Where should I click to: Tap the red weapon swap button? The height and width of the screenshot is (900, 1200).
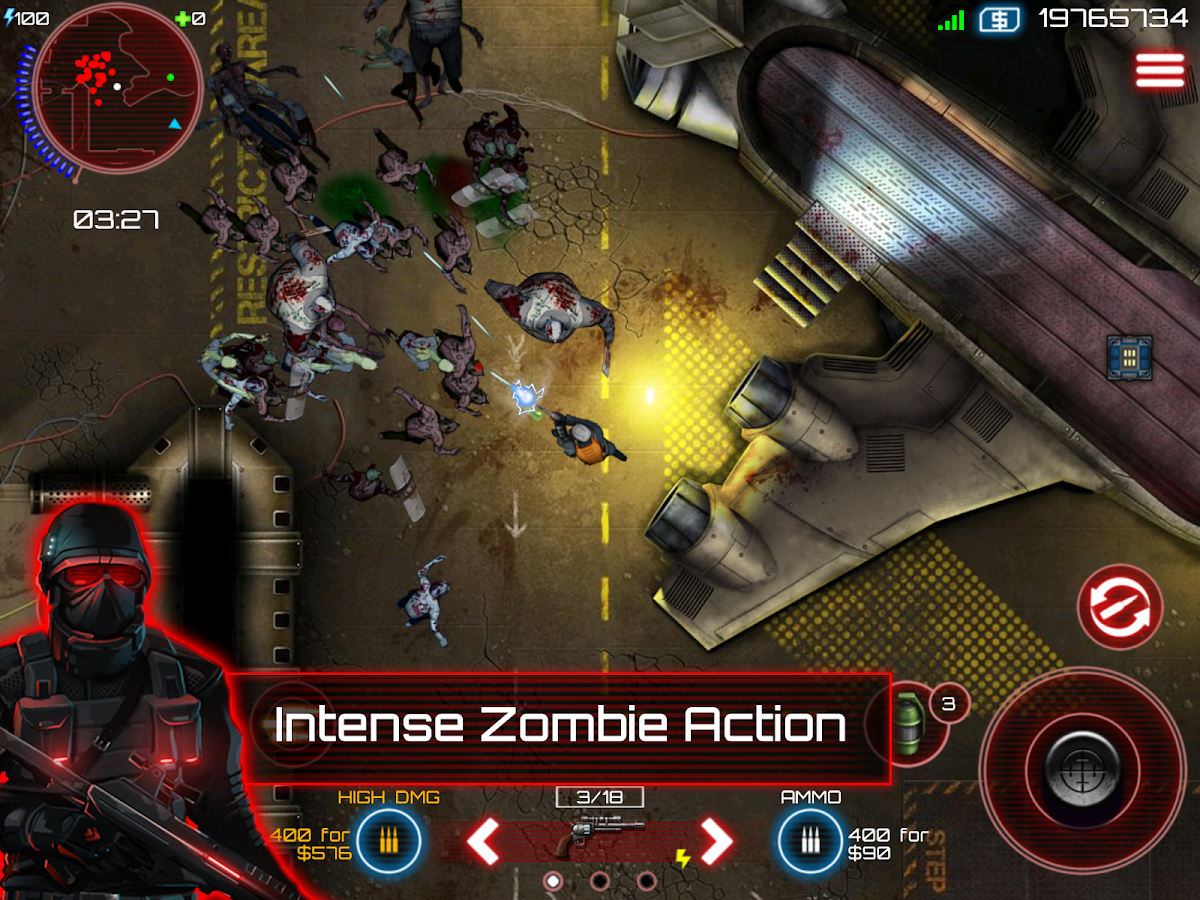(1119, 606)
